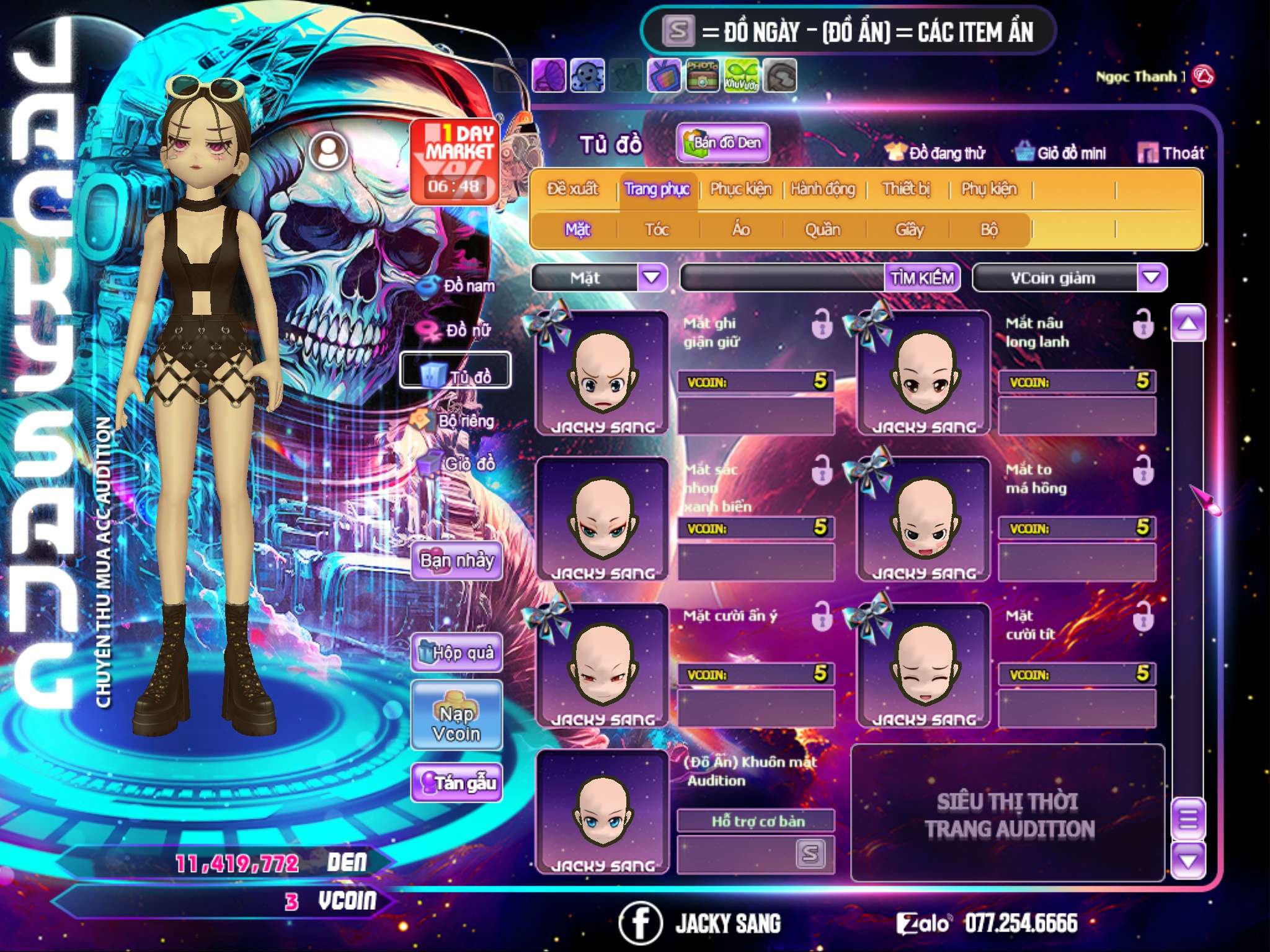
Task: Open the Tán gẫu chat button
Action: click(x=456, y=783)
